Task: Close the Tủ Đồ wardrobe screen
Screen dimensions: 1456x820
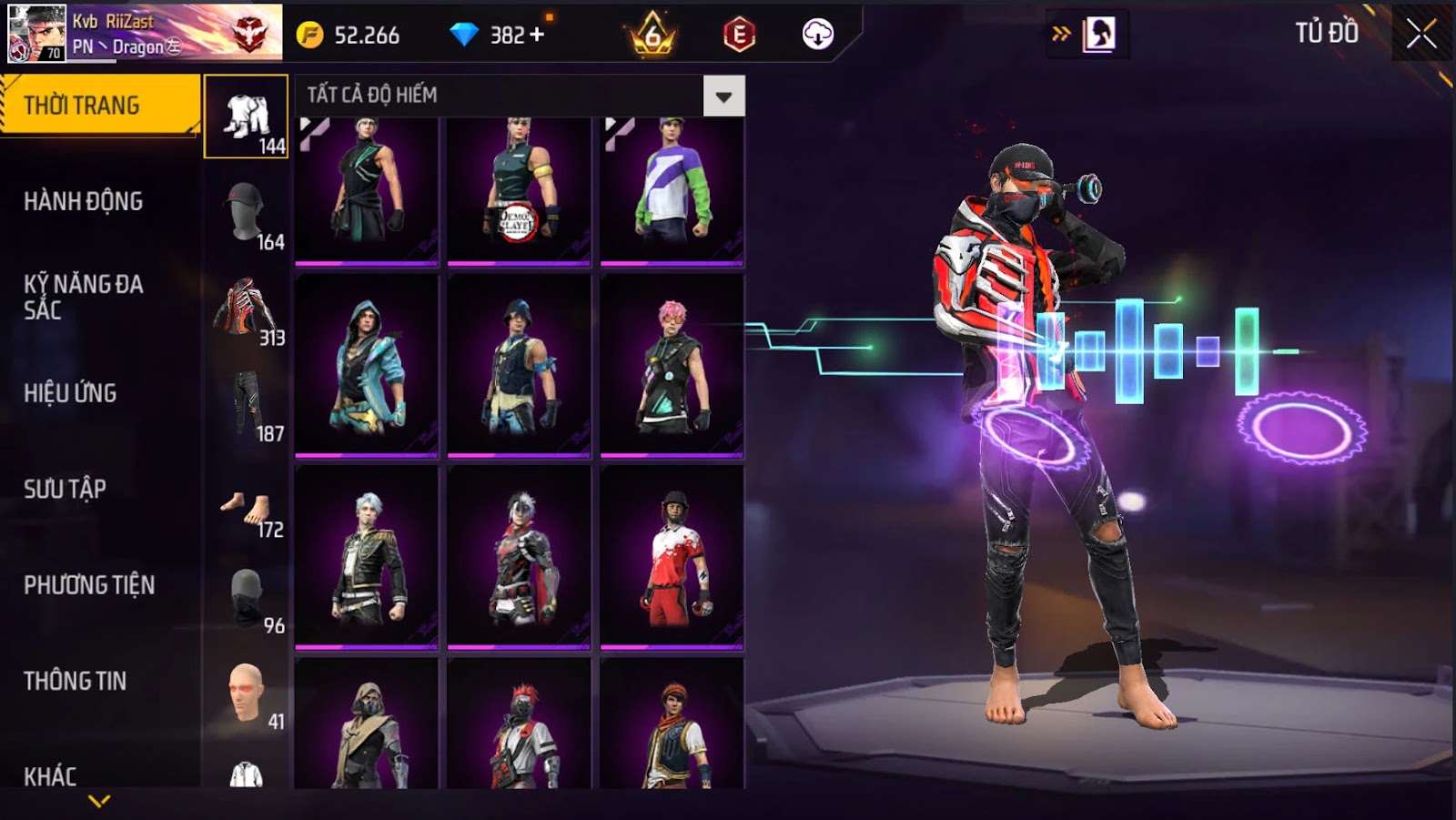Action: tap(1421, 35)
